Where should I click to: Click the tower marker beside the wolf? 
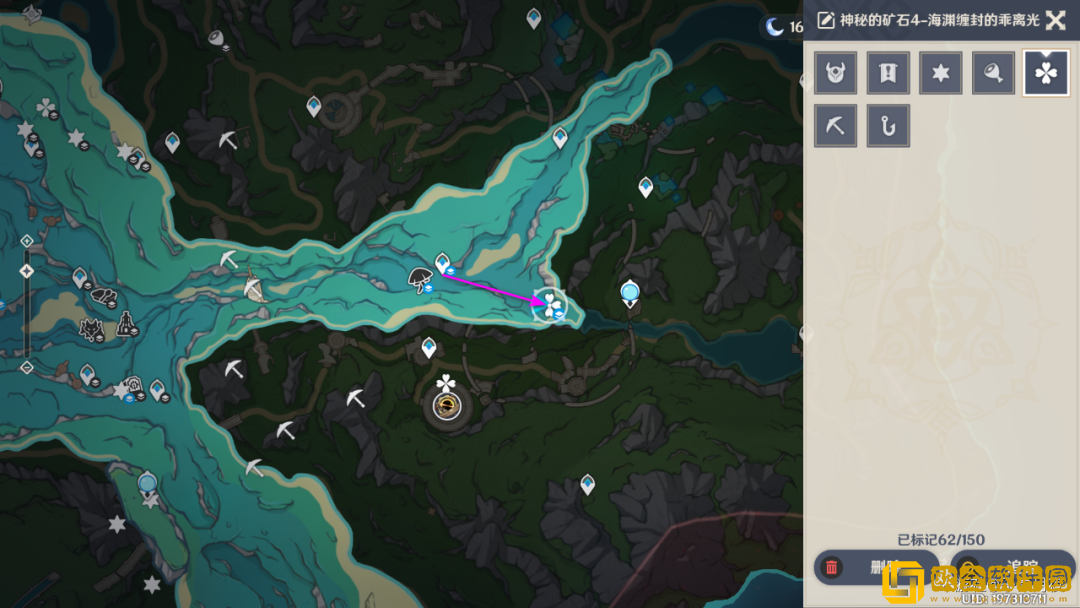pos(127,324)
